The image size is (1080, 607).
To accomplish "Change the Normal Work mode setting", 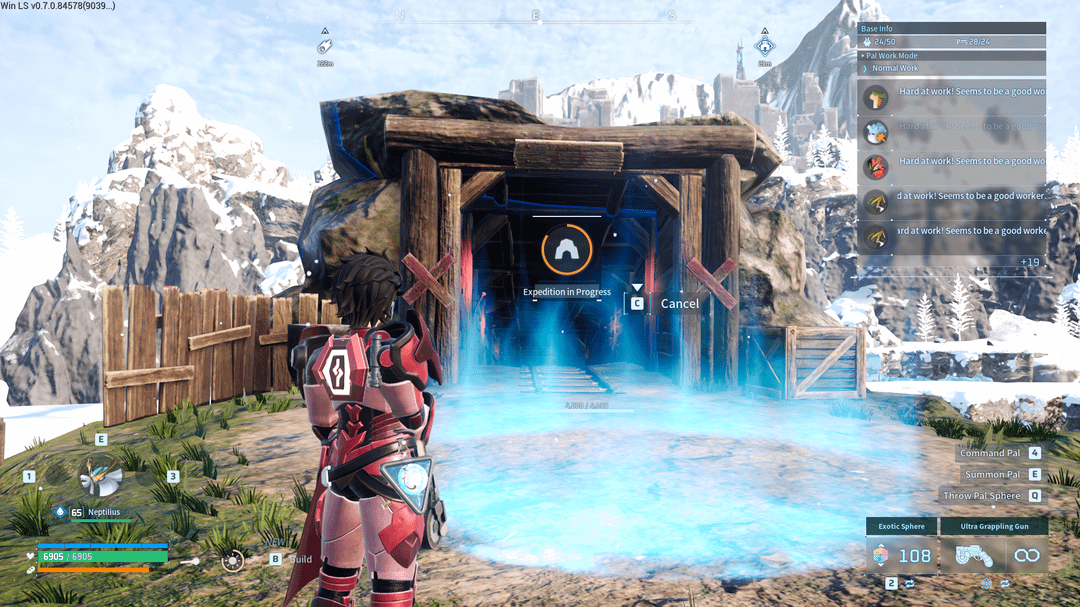I will [952, 68].
